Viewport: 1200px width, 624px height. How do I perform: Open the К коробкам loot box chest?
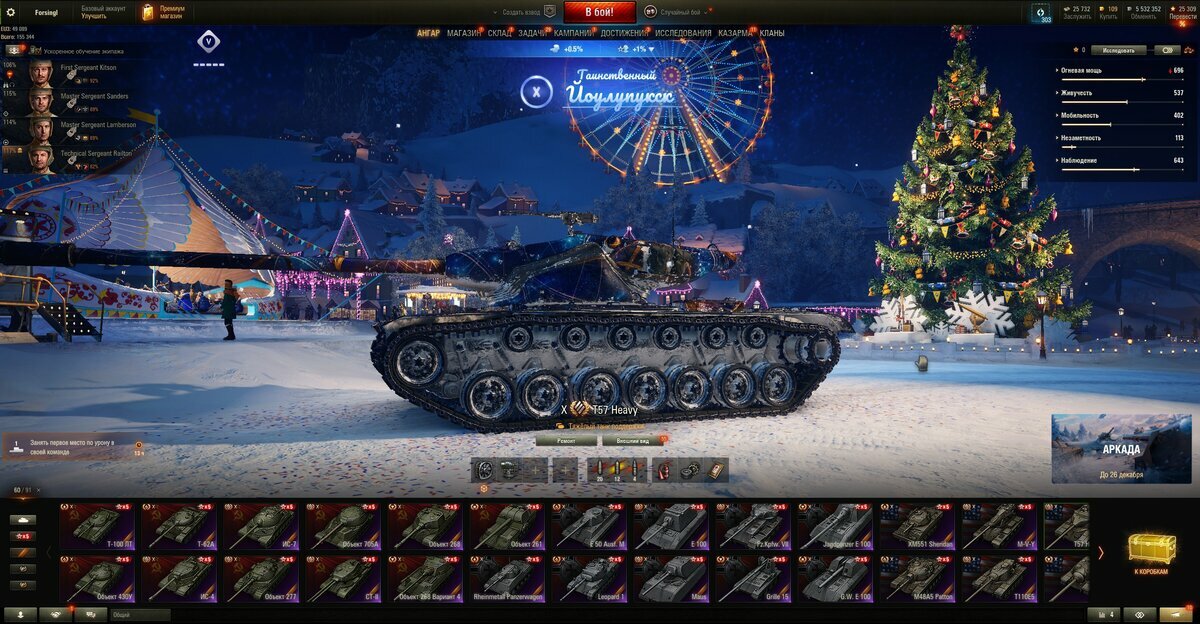(x=1151, y=553)
